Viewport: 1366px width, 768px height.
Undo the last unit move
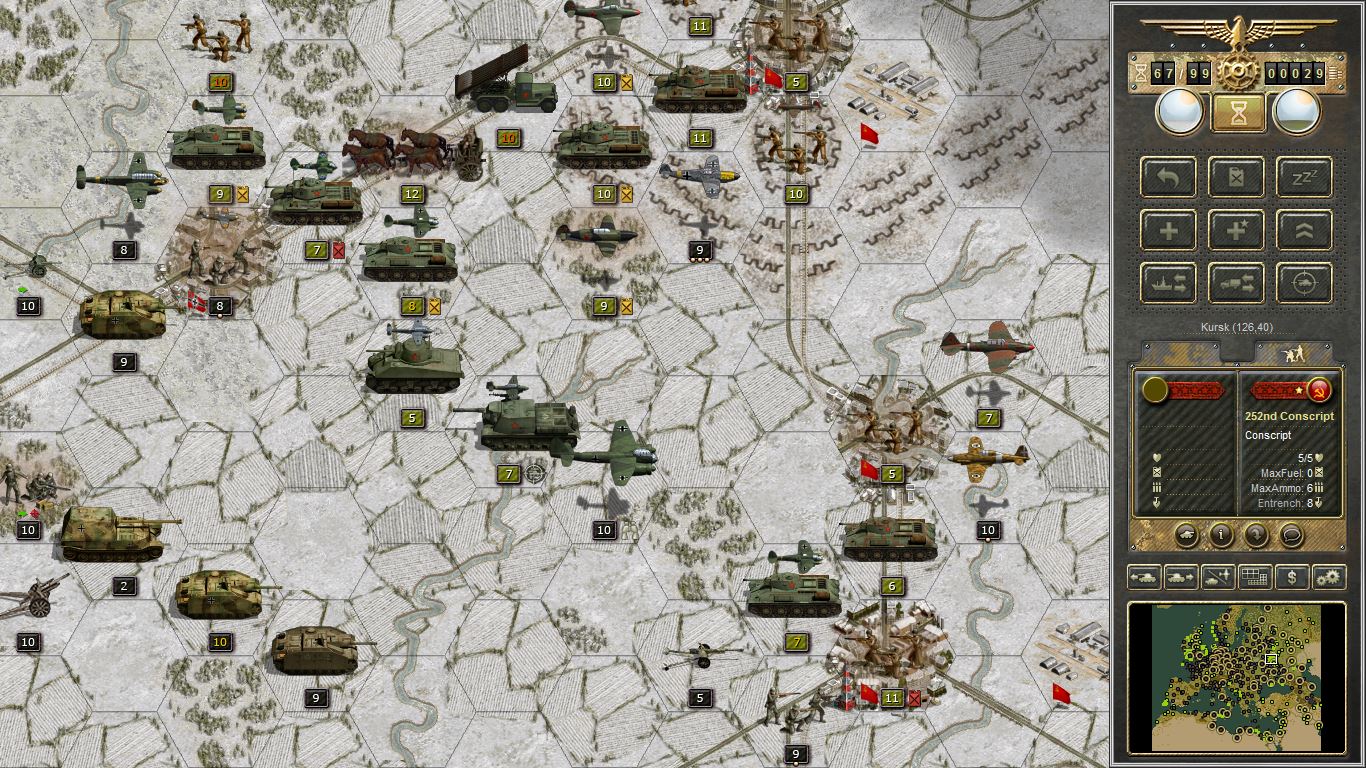[x=1168, y=177]
